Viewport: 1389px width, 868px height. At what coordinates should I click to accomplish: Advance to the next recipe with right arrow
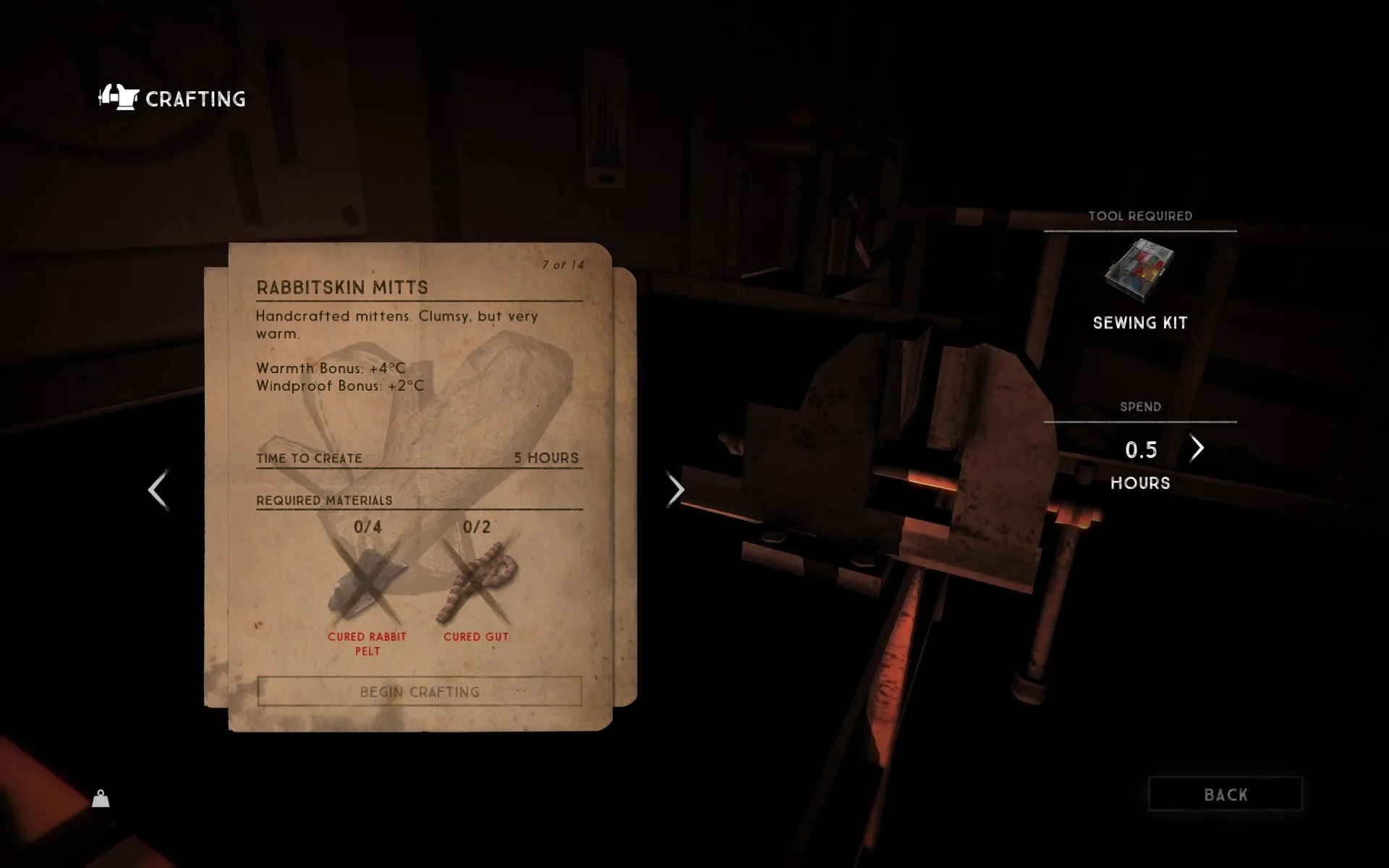point(676,490)
